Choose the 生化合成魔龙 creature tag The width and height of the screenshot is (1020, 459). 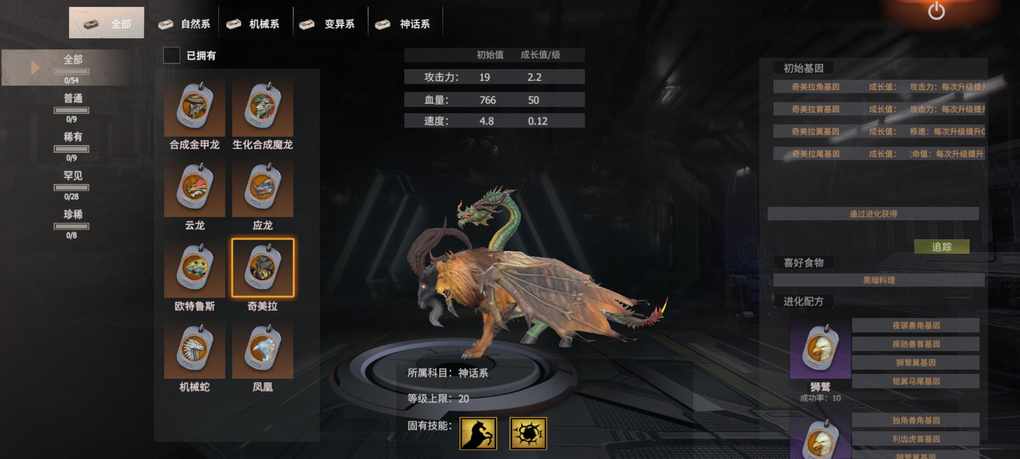pos(262,109)
